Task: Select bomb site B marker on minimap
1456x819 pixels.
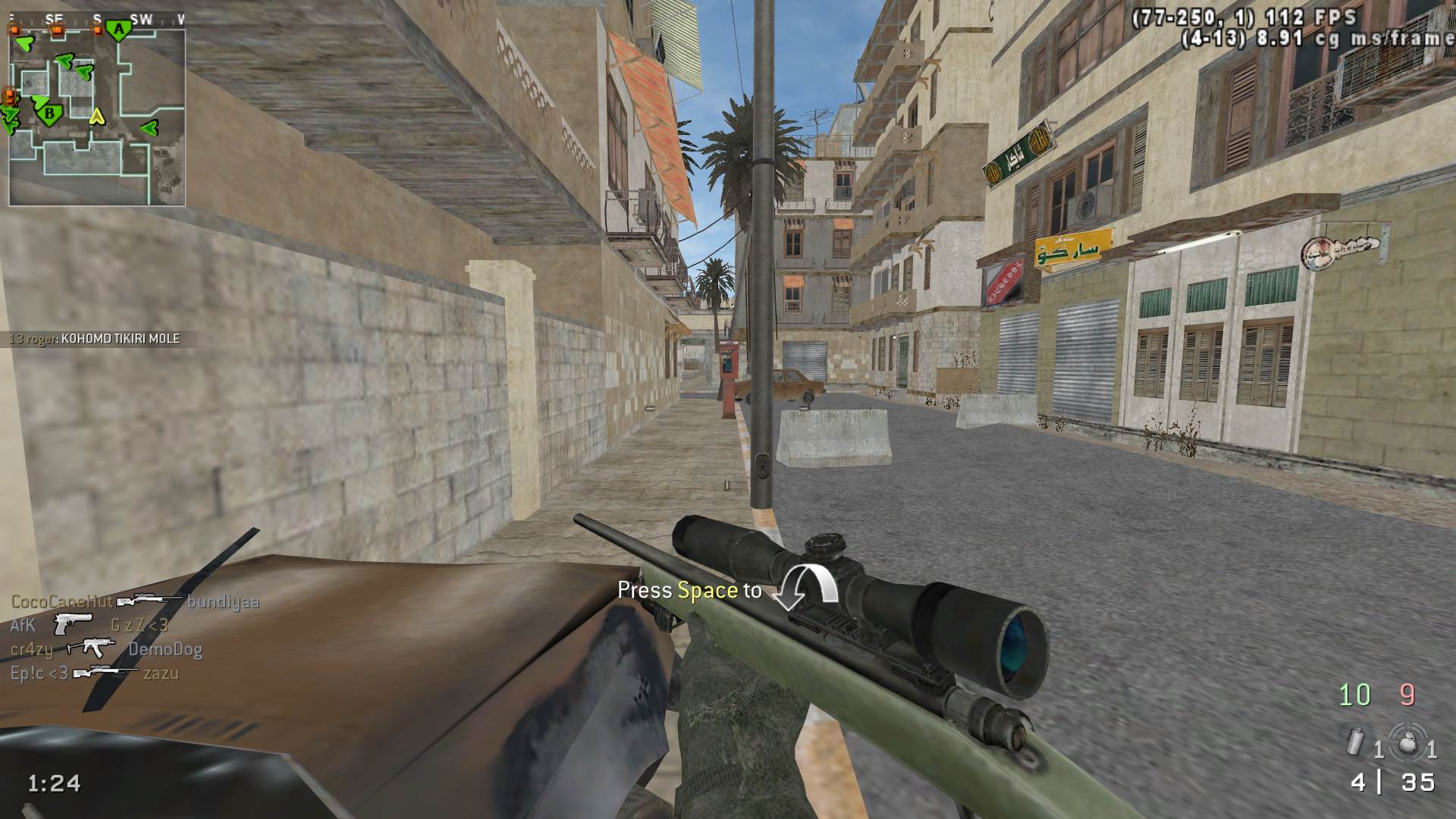Action: (50, 115)
